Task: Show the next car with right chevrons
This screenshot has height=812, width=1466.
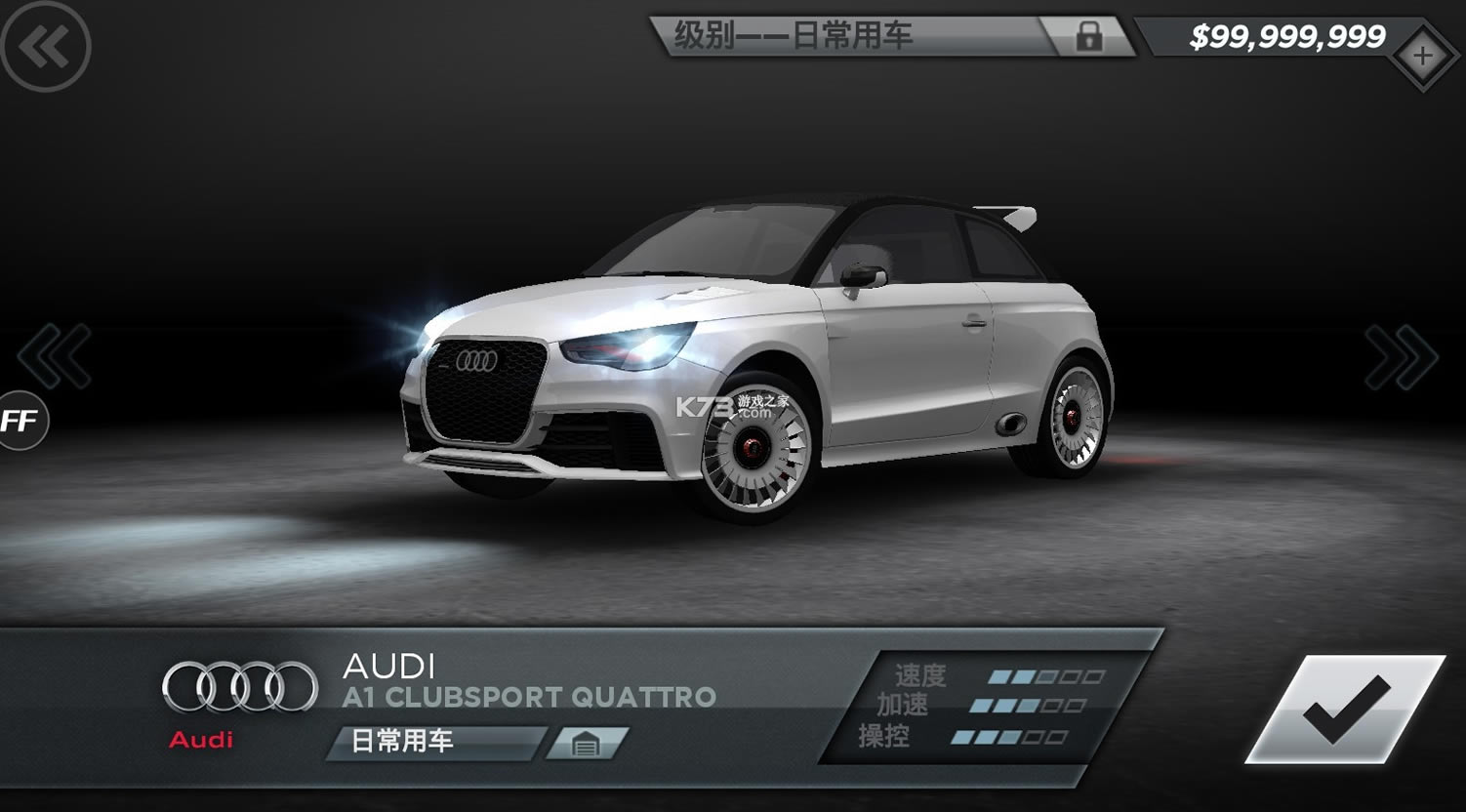Action: coord(1402,357)
